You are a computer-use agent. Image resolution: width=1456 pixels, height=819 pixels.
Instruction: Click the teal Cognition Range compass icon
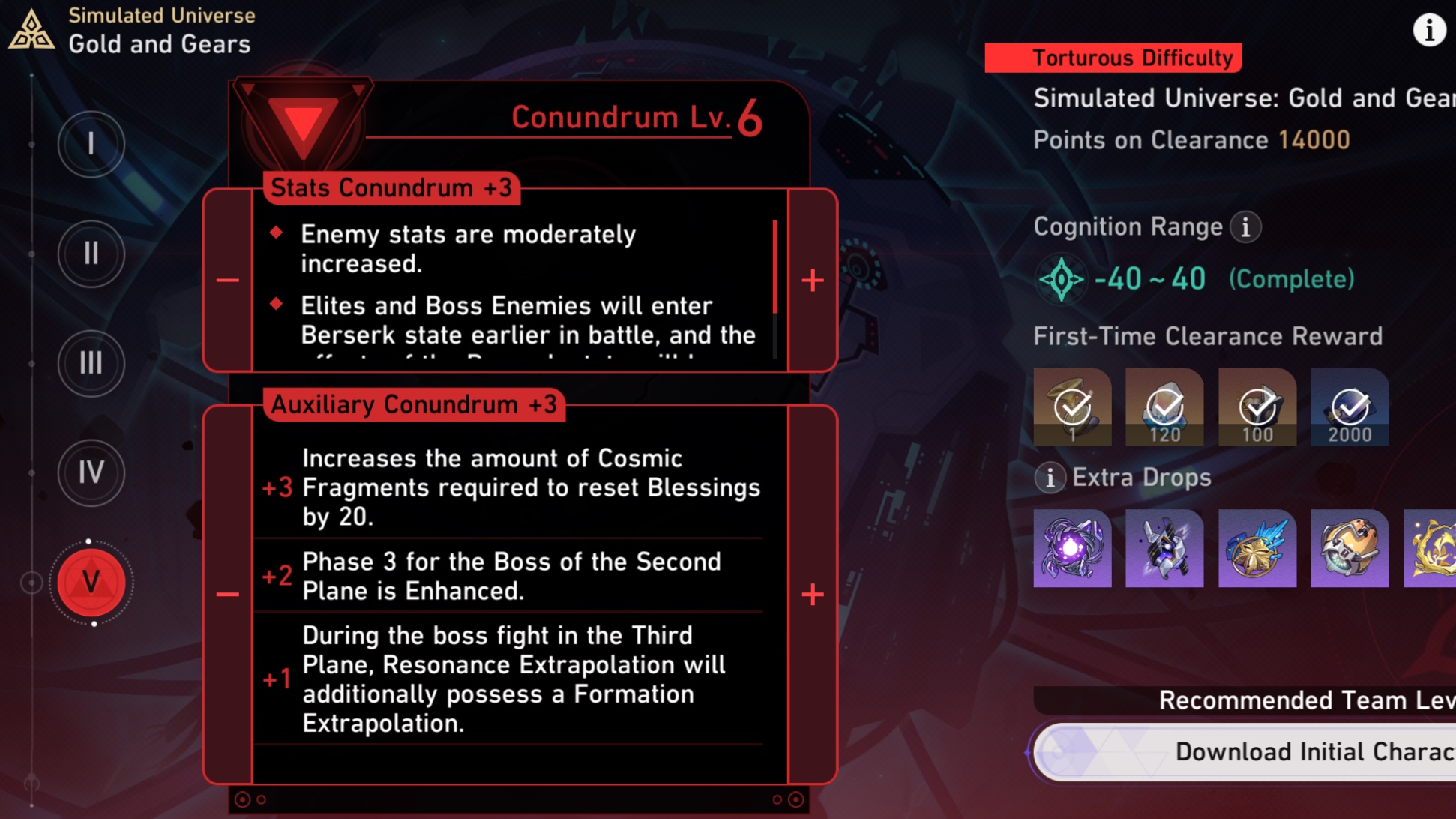(1064, 278)
